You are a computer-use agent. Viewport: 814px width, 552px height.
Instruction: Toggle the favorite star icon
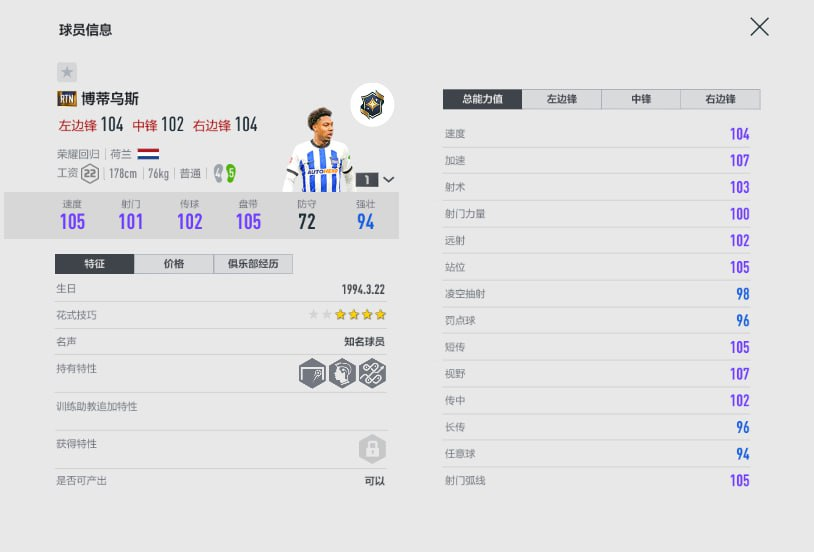[x=67, y=72]
